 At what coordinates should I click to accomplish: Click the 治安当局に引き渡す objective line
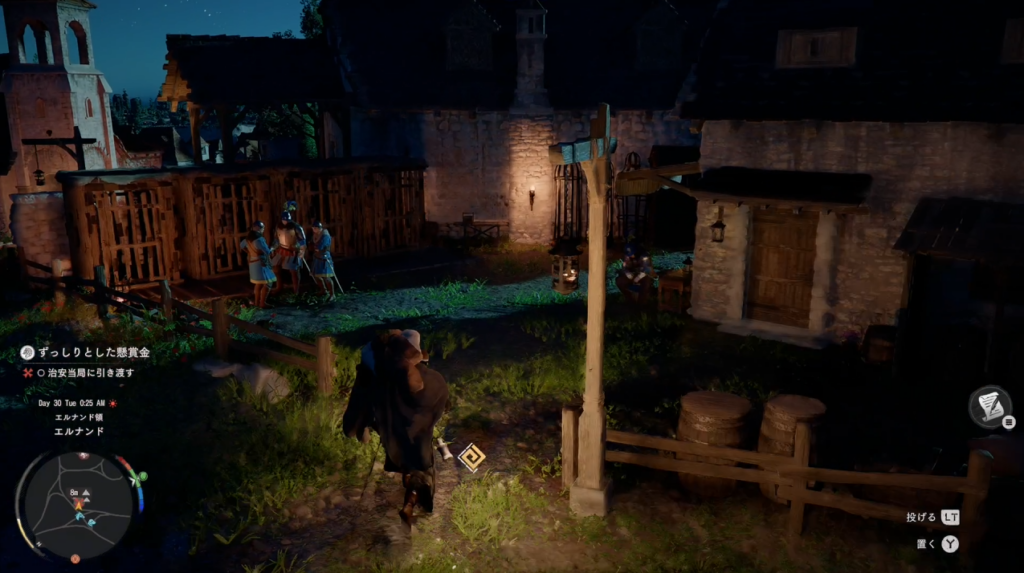coord(90,373)
